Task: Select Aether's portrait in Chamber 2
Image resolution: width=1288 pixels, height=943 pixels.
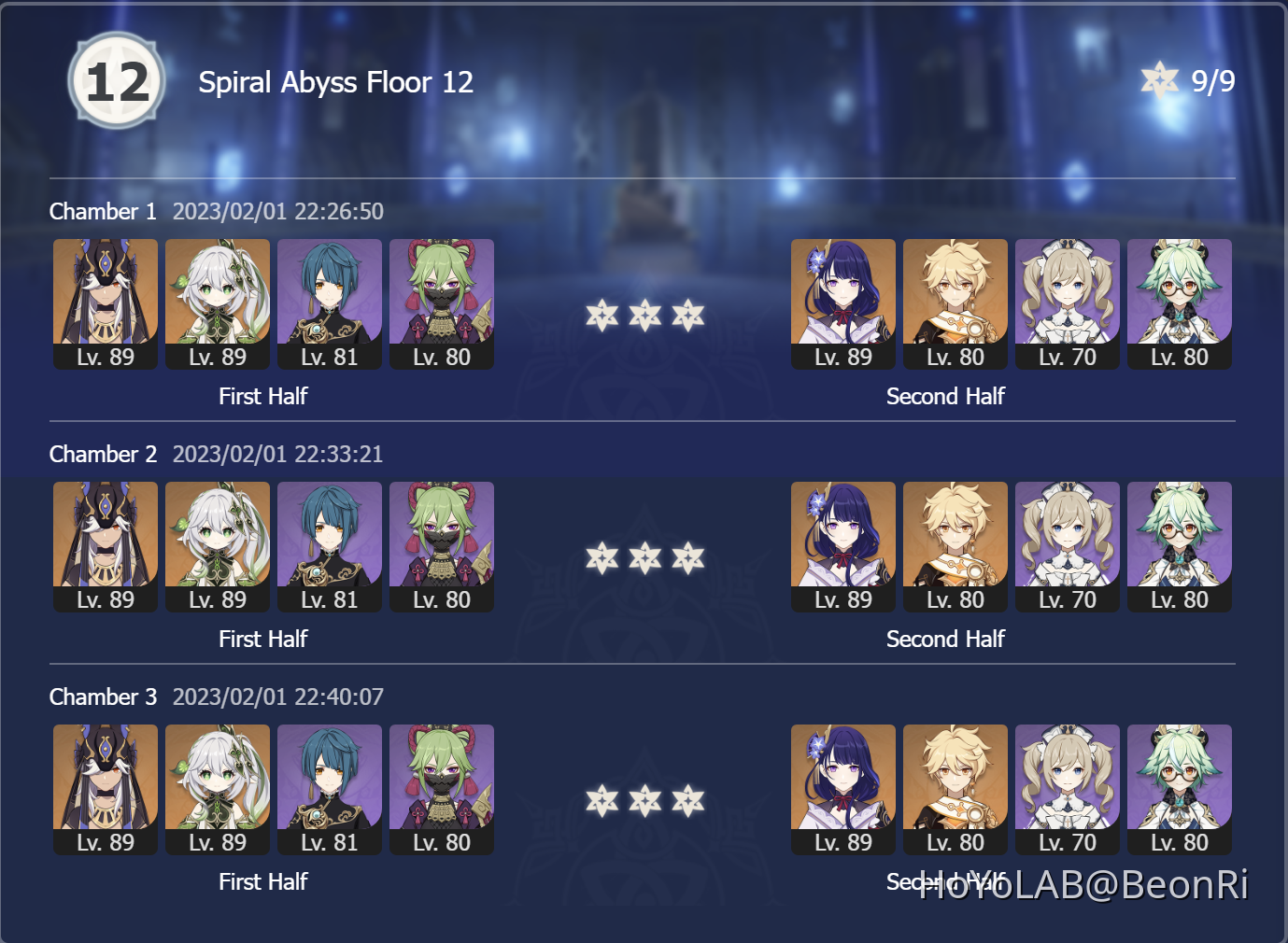Action: (x=955, y=546)
